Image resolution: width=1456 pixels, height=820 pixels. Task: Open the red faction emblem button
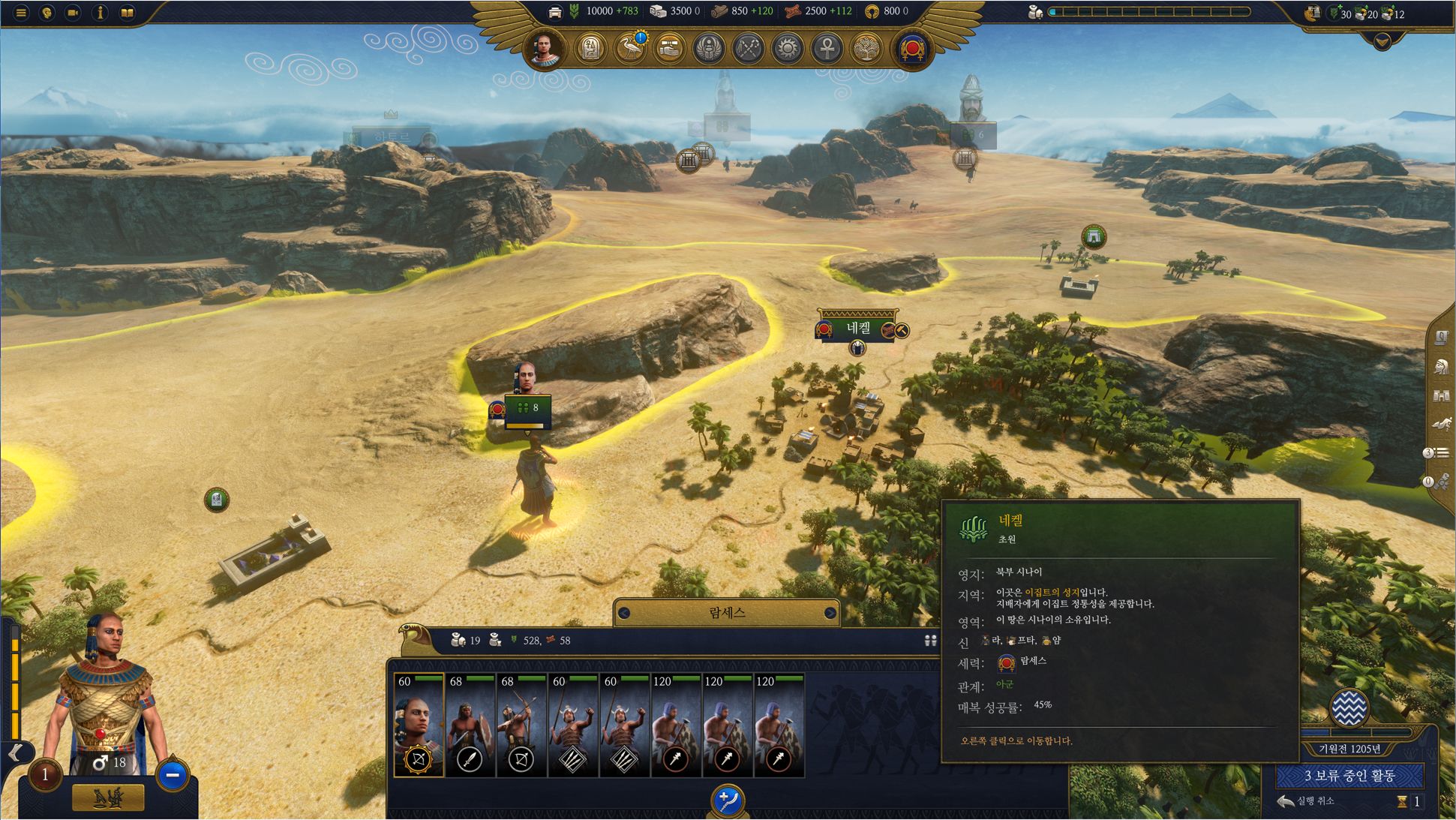[913, 50]
